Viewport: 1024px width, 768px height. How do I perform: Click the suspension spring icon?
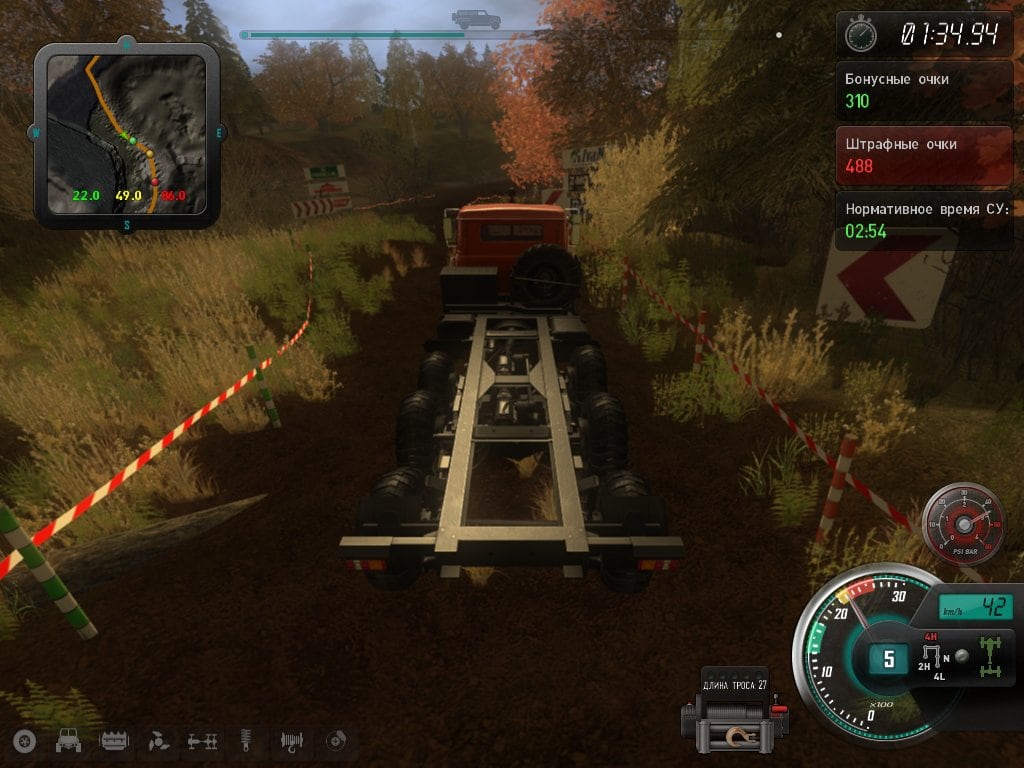click(247, 741)
